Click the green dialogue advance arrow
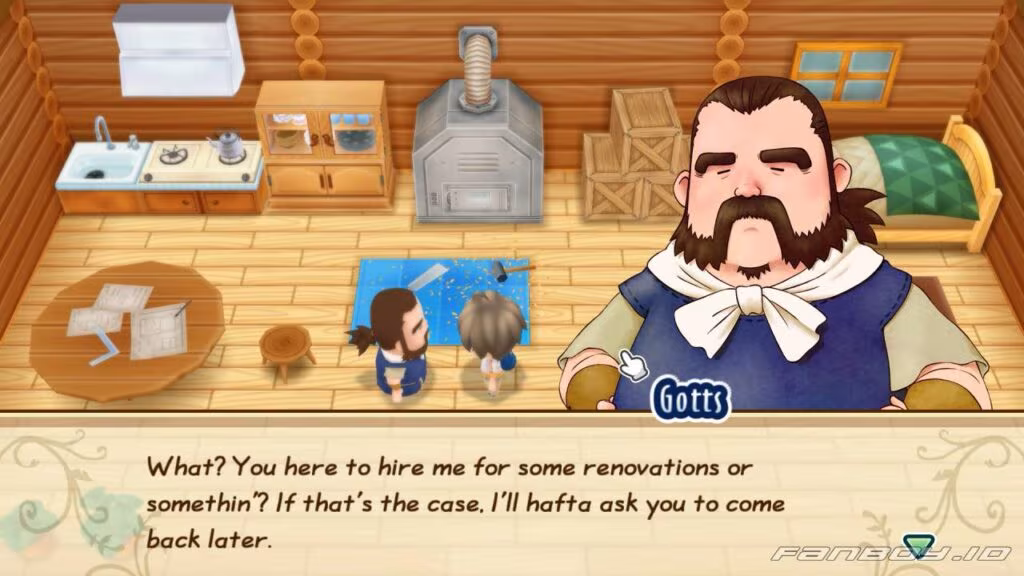The image size is (1024, 576). click(x=913, y=546)
